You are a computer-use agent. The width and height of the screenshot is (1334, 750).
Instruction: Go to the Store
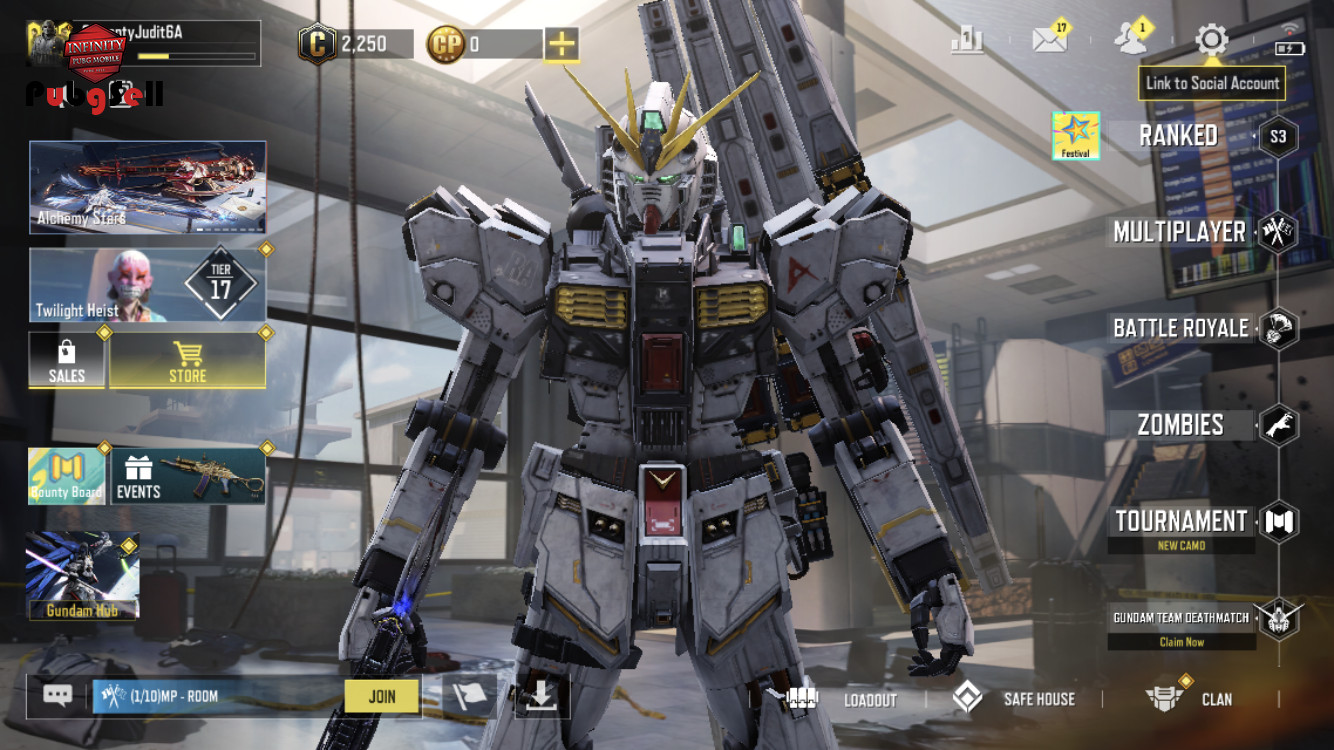(x=187, y=360)
